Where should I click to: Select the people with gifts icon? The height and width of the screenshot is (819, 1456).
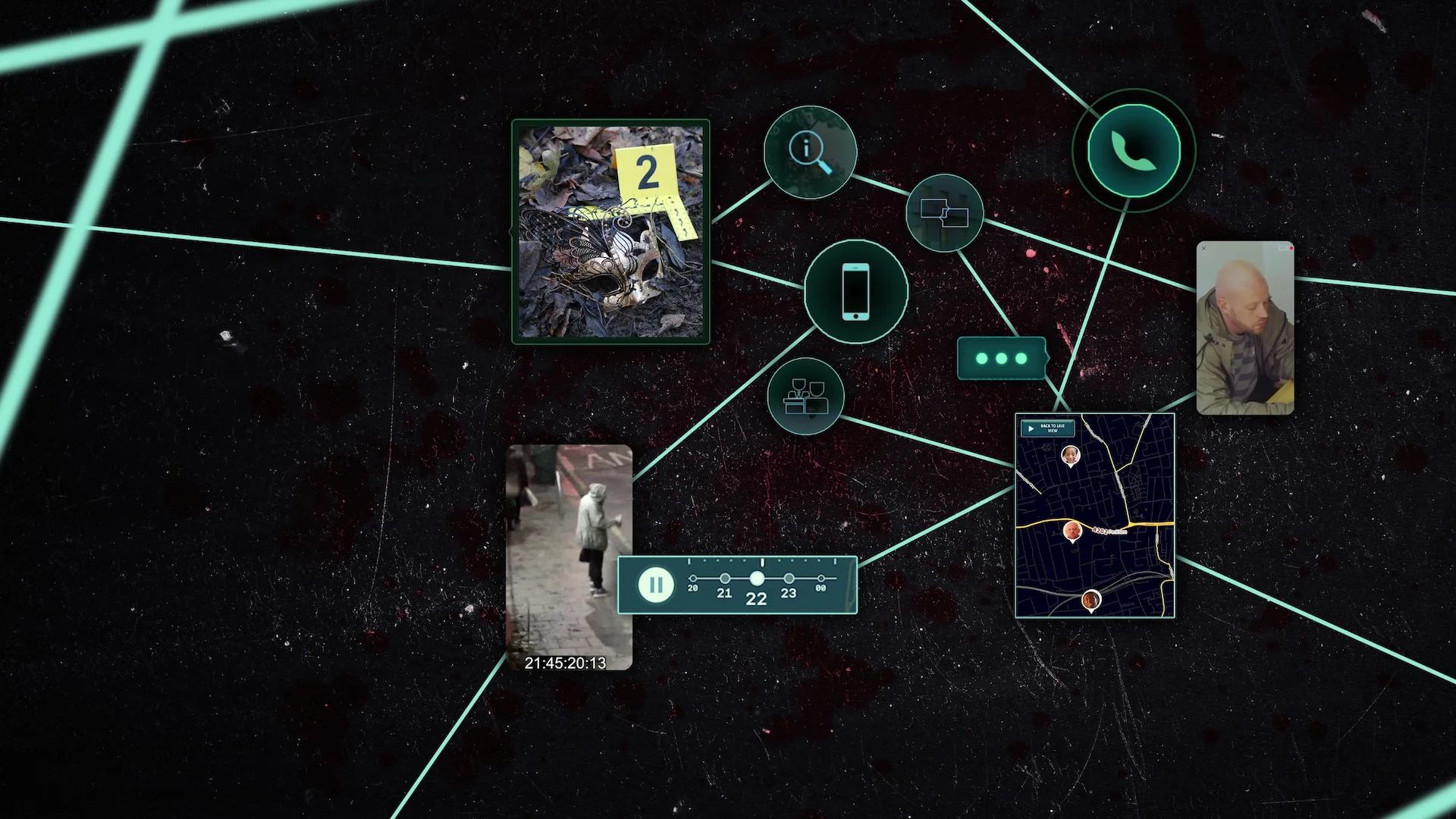point(806,396)
